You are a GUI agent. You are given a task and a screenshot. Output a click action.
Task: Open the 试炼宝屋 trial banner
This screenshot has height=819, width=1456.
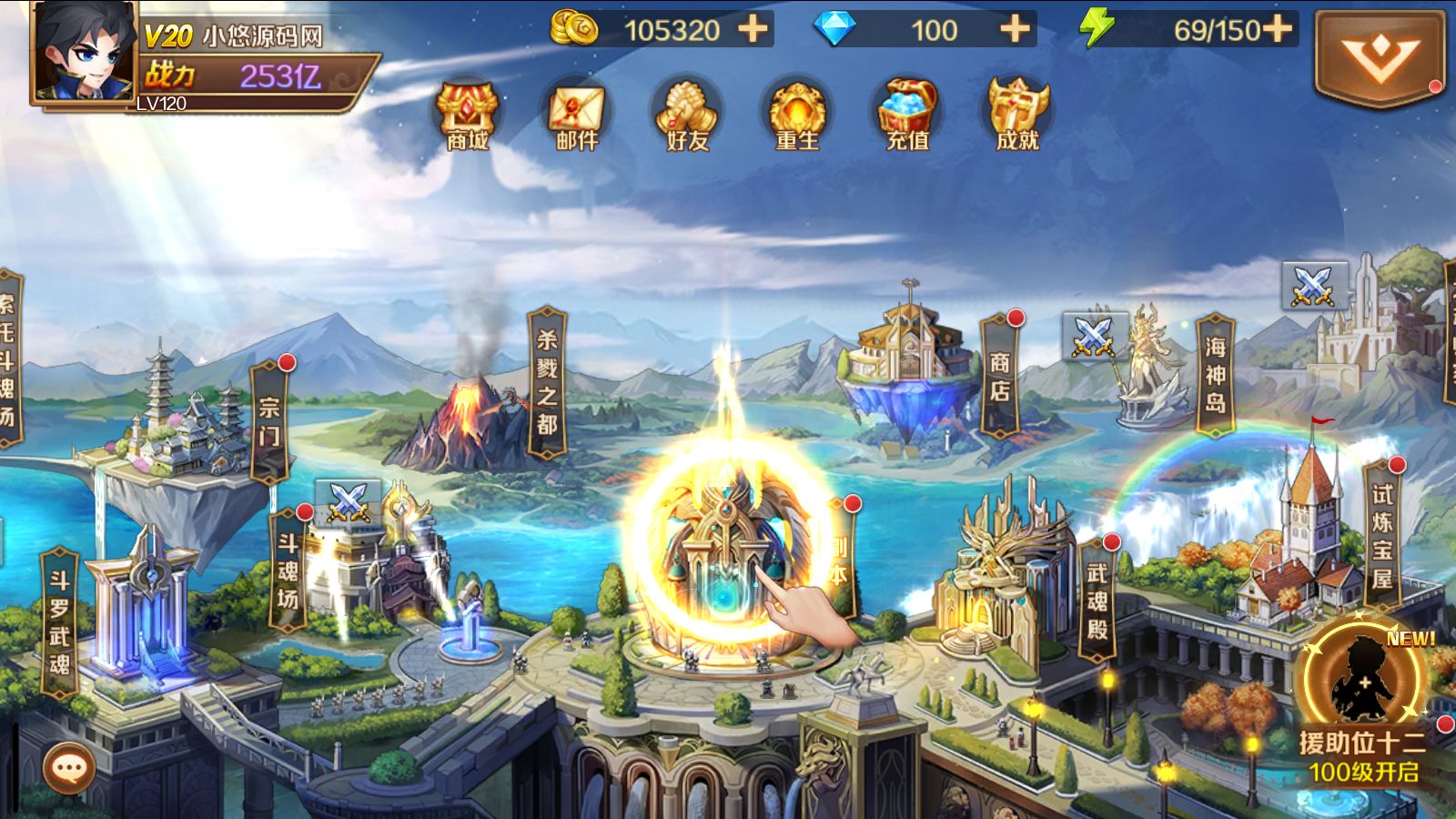point(1382,535)
